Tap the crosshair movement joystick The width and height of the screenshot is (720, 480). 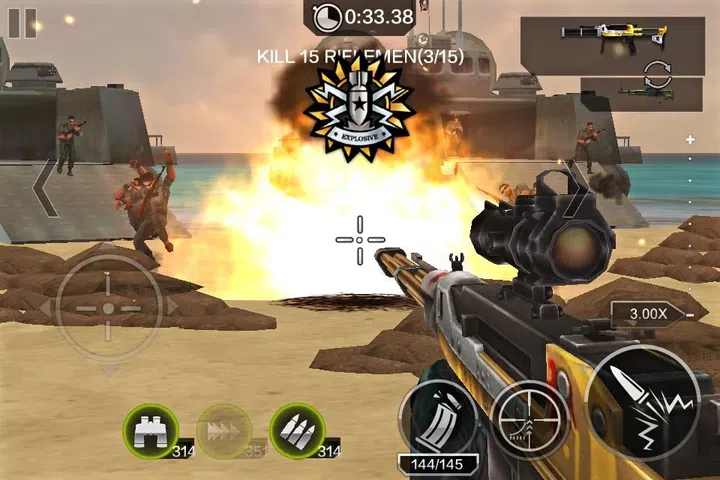pyautogui.click(x=108, y=307)
